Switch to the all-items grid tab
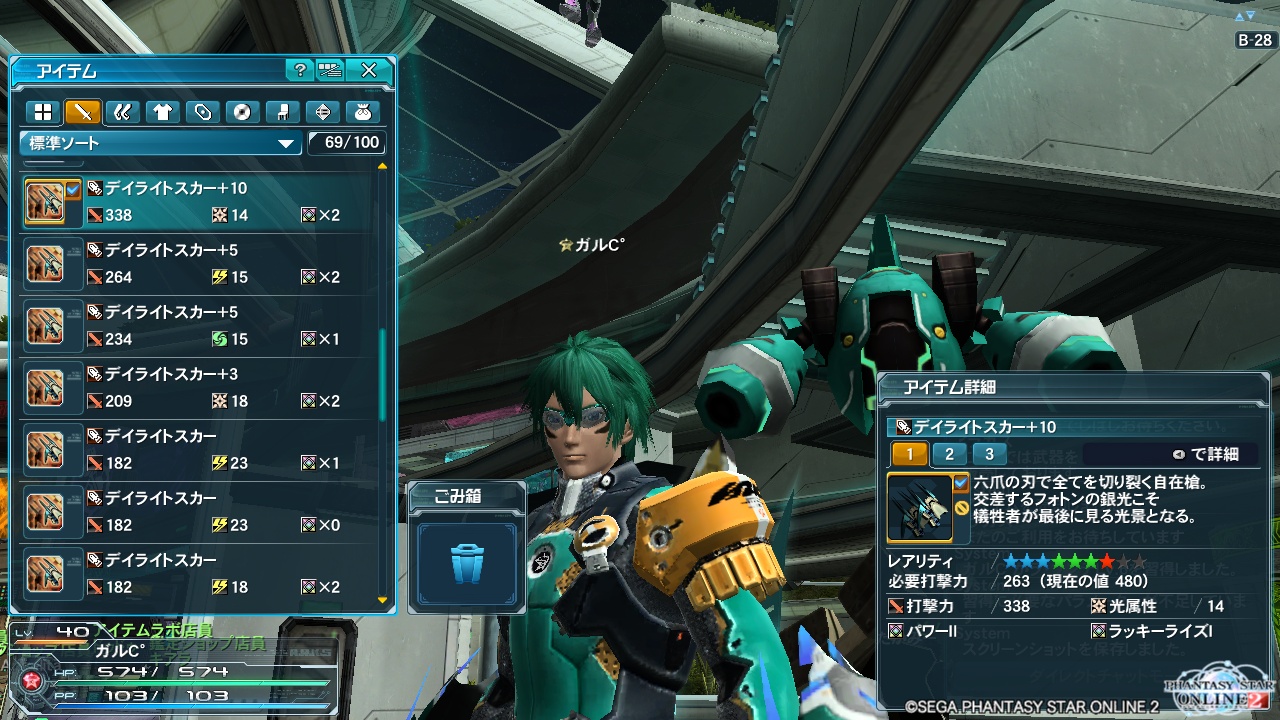The image size is (1280, 720). (43, 112)
